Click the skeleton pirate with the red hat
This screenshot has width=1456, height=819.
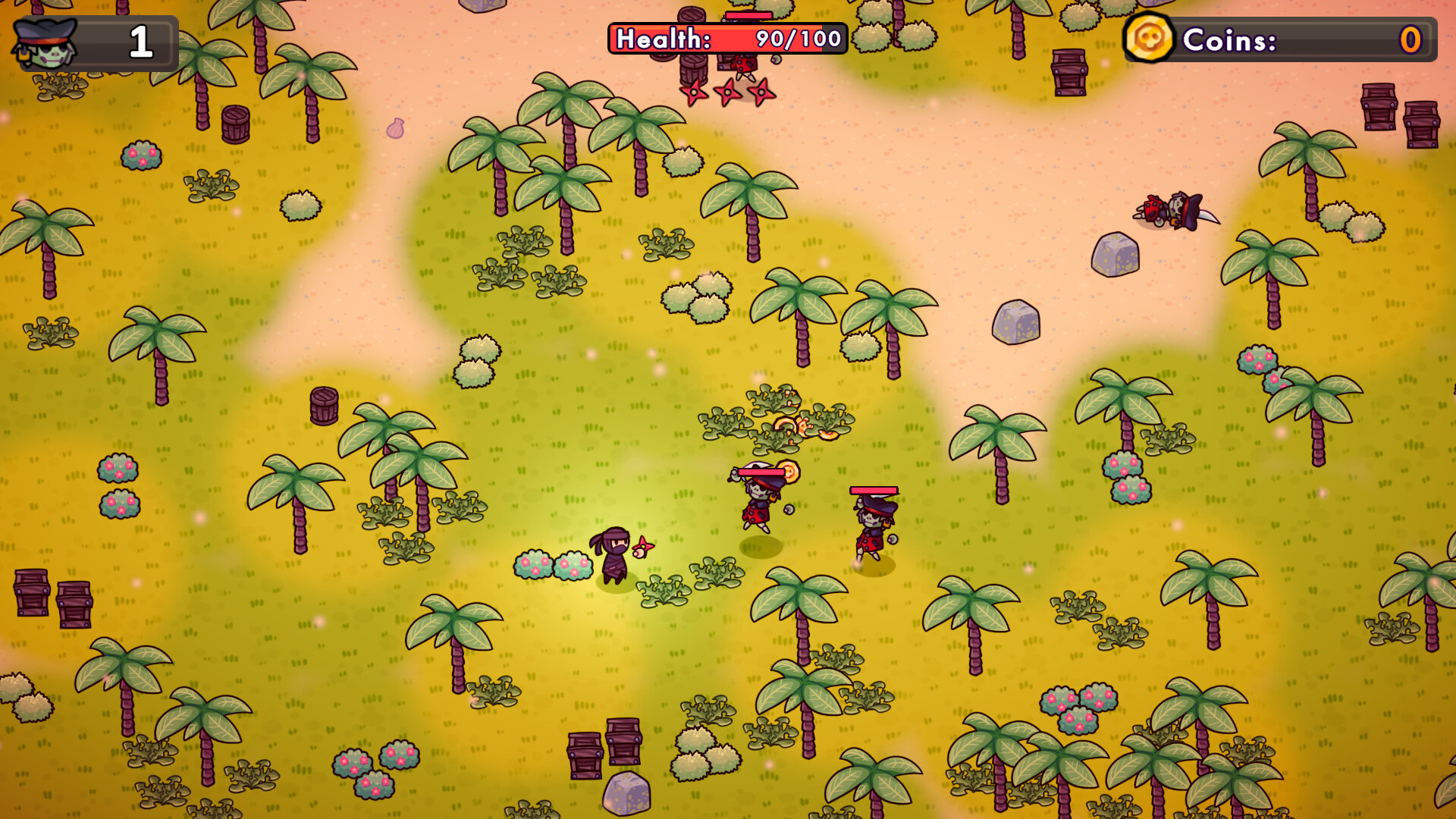pos(872,531)
